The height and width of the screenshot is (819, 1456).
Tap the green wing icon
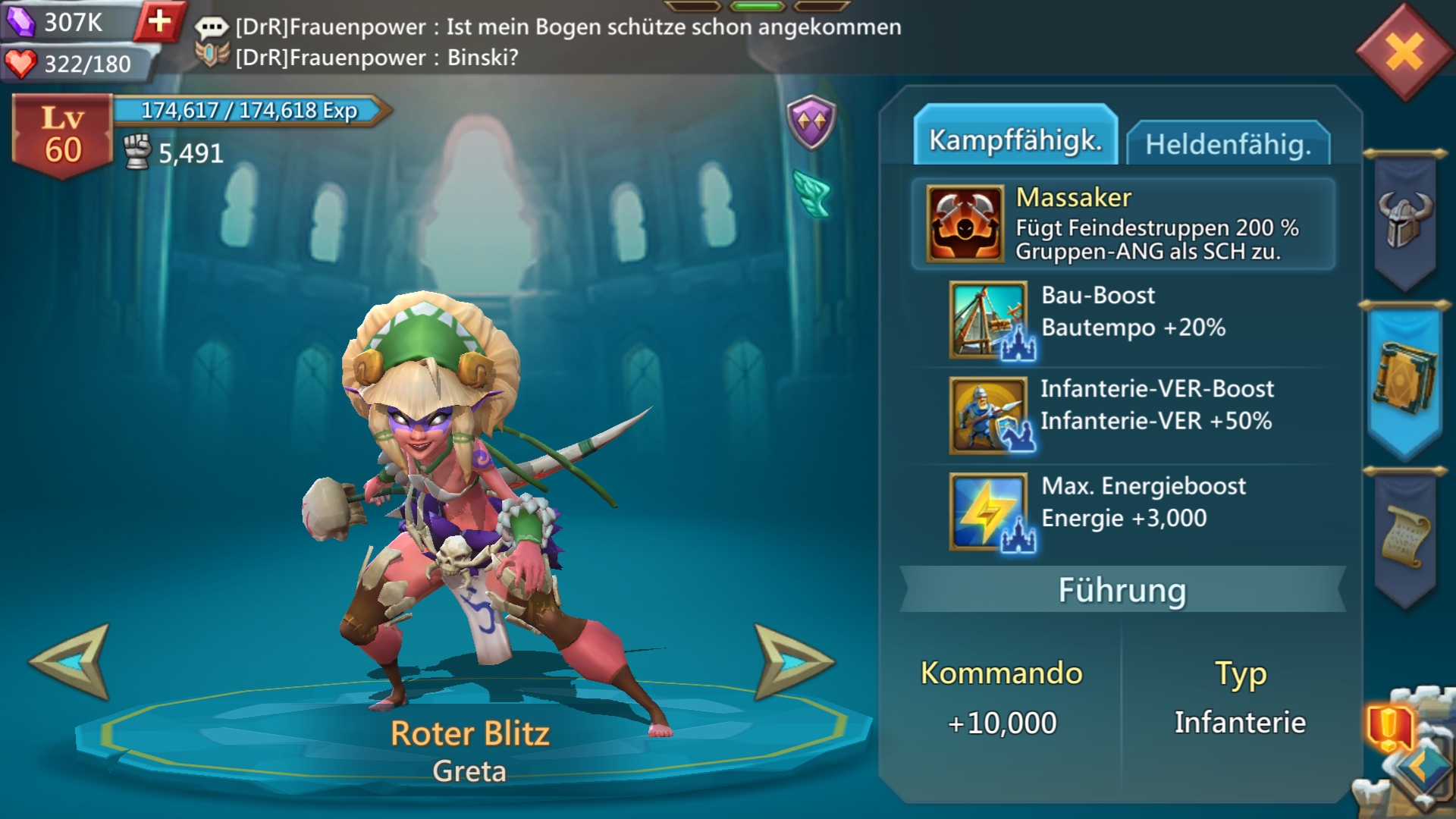pyautogui.click(x=812, y=193)
